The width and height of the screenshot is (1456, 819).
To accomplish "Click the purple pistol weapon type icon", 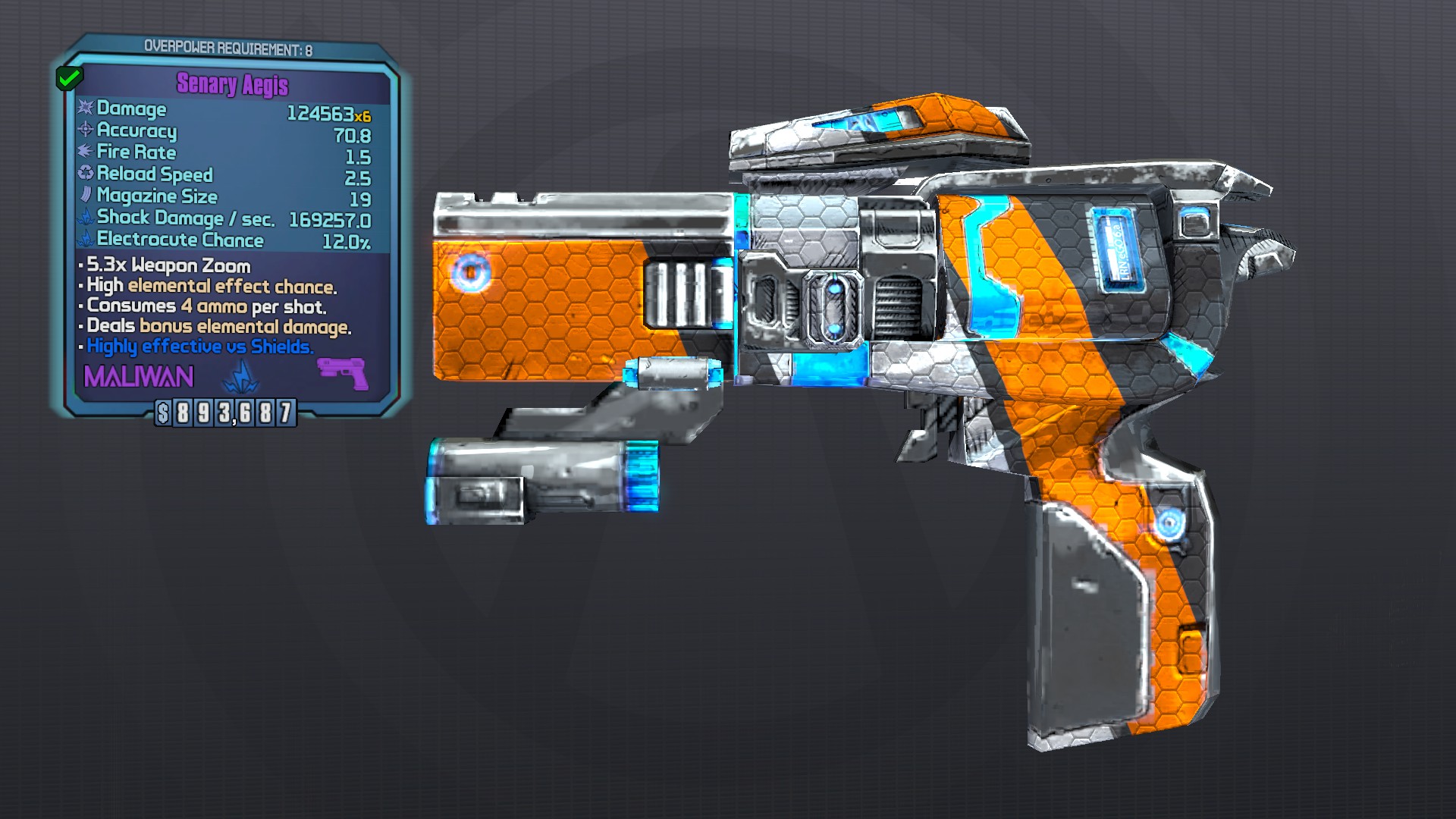I will tap(342, 374).
